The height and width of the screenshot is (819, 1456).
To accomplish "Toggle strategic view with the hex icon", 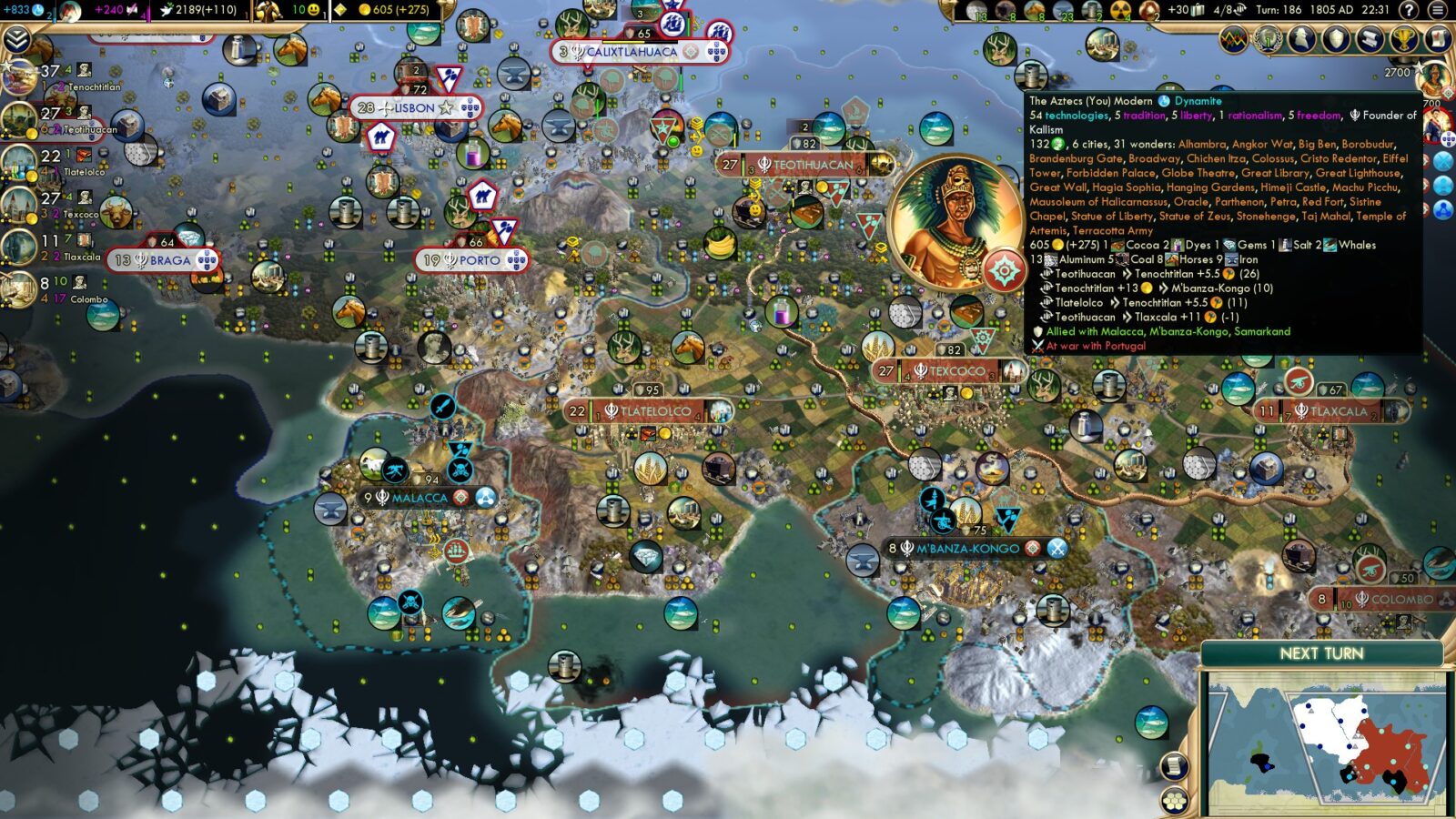I will coord(1174,801).
